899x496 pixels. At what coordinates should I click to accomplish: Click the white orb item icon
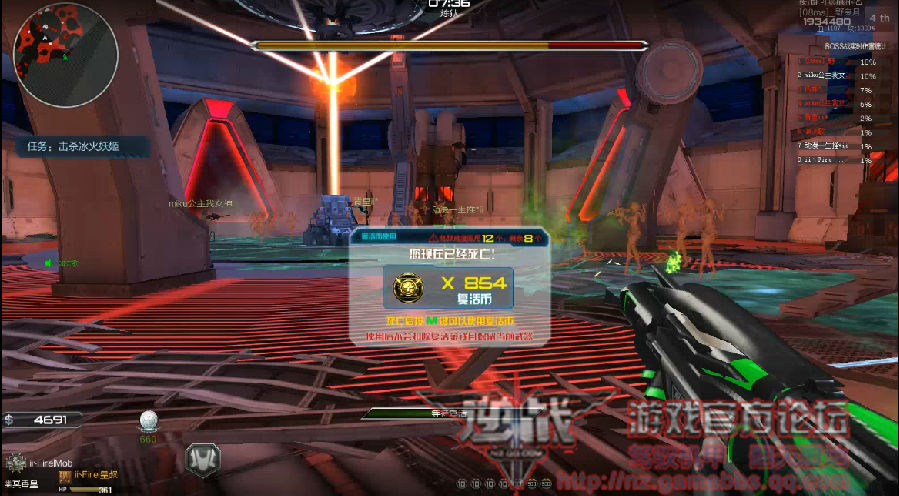[149, 421]
